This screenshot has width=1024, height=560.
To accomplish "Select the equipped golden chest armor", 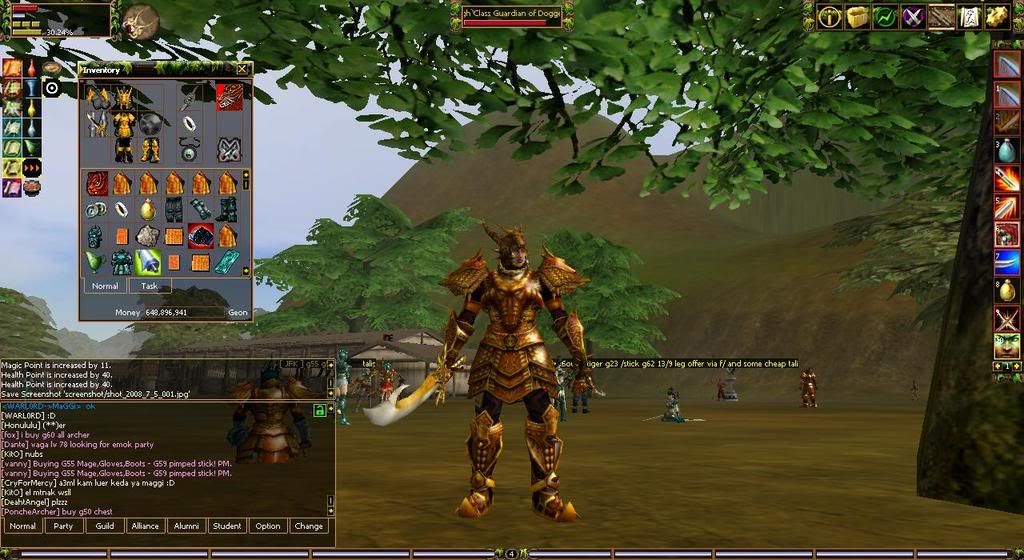I will 124,124.
